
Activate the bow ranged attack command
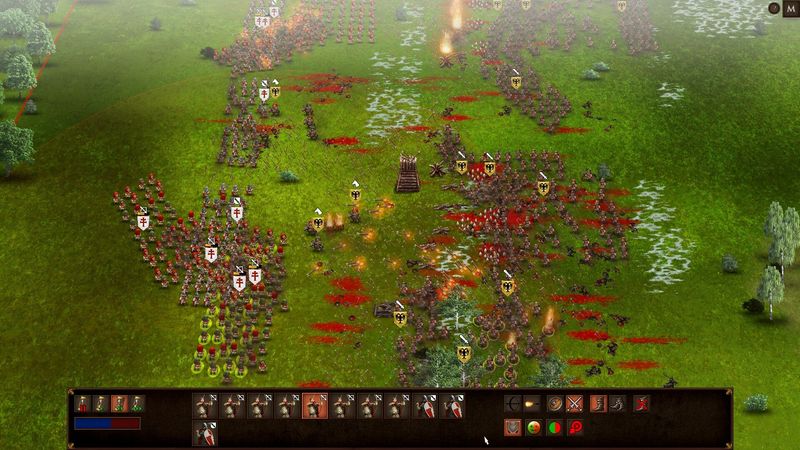tap(512, 404)
